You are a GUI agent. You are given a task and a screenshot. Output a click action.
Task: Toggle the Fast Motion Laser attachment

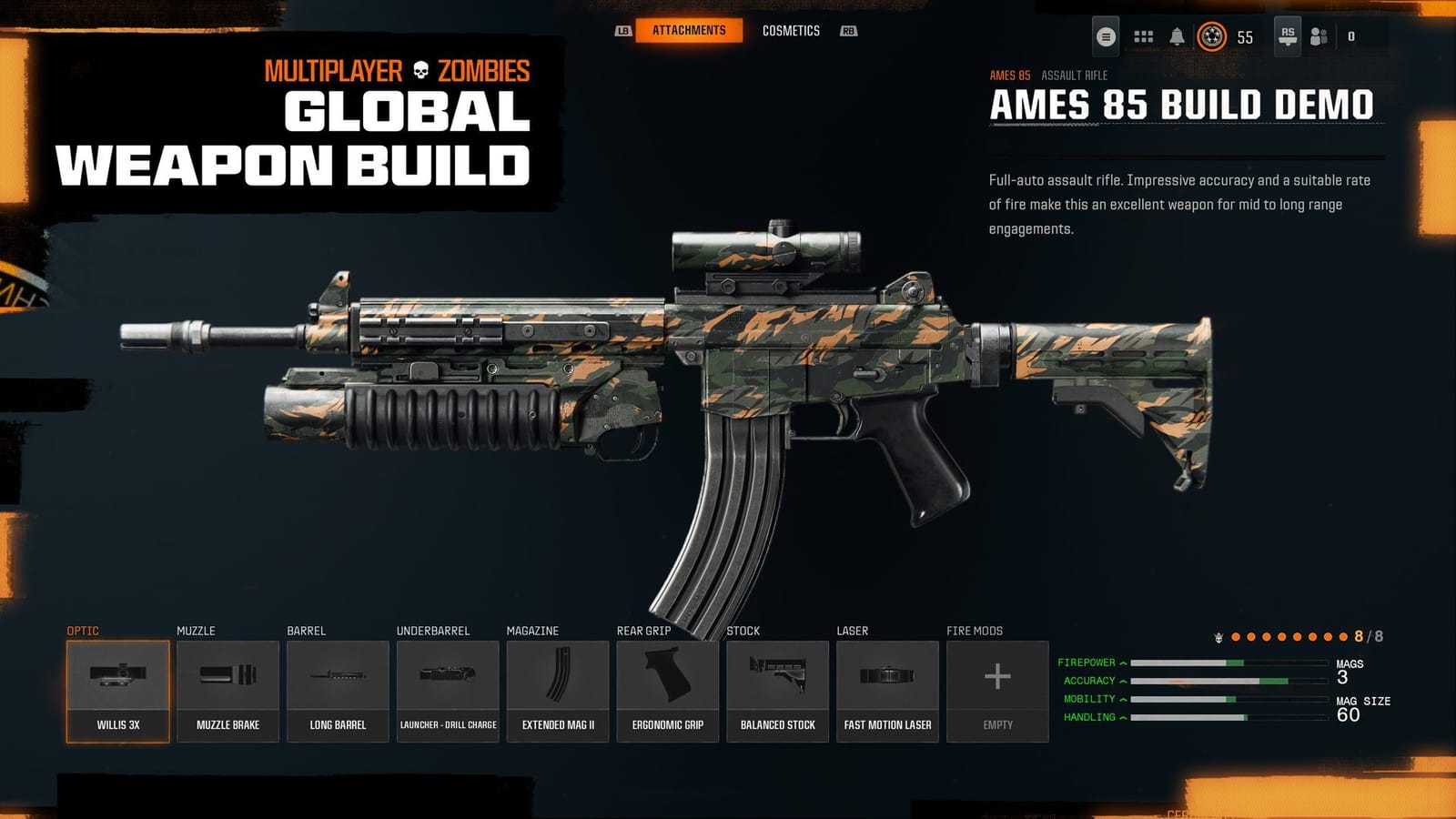point(887,687)
